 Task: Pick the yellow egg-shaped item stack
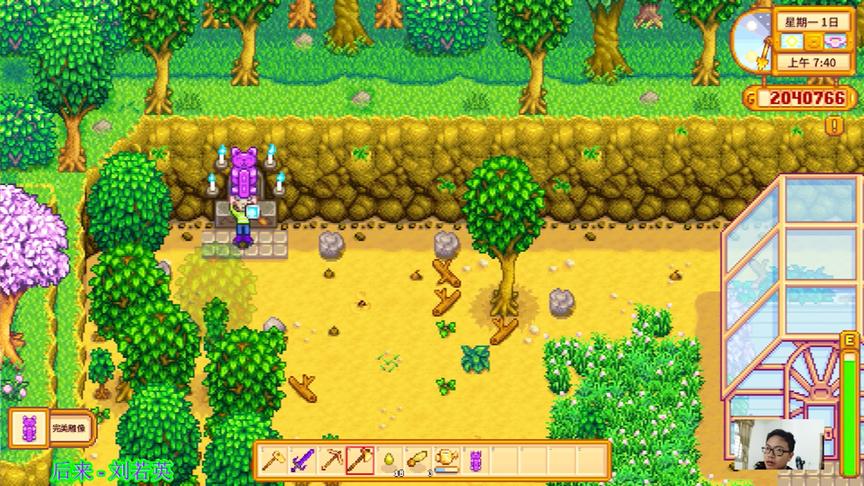click(x=389, y=461)
